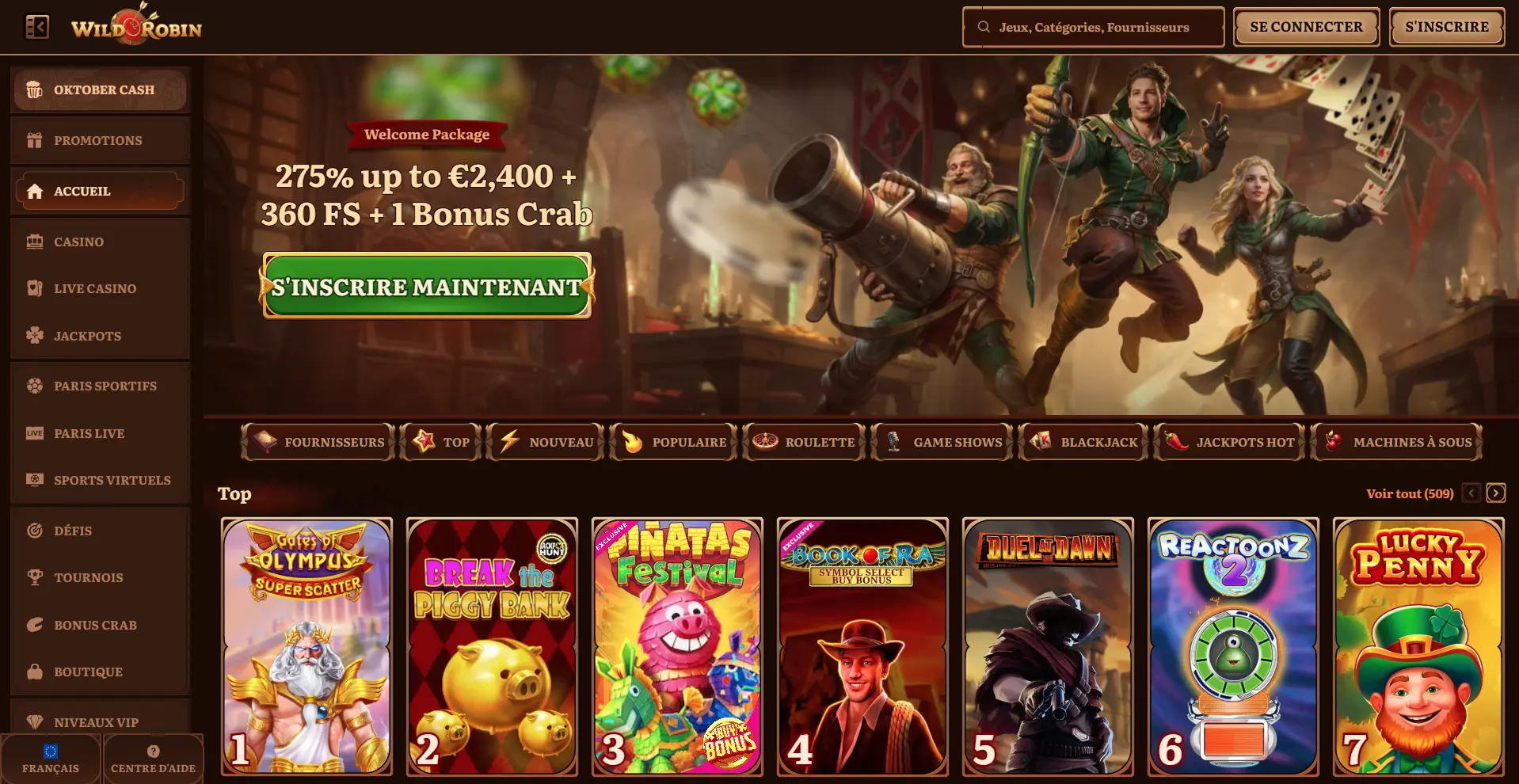Select the Live Casino sidebar icon
Image resolution: width=1519 pixels, height=784 pixels.
tap(34, 288)
